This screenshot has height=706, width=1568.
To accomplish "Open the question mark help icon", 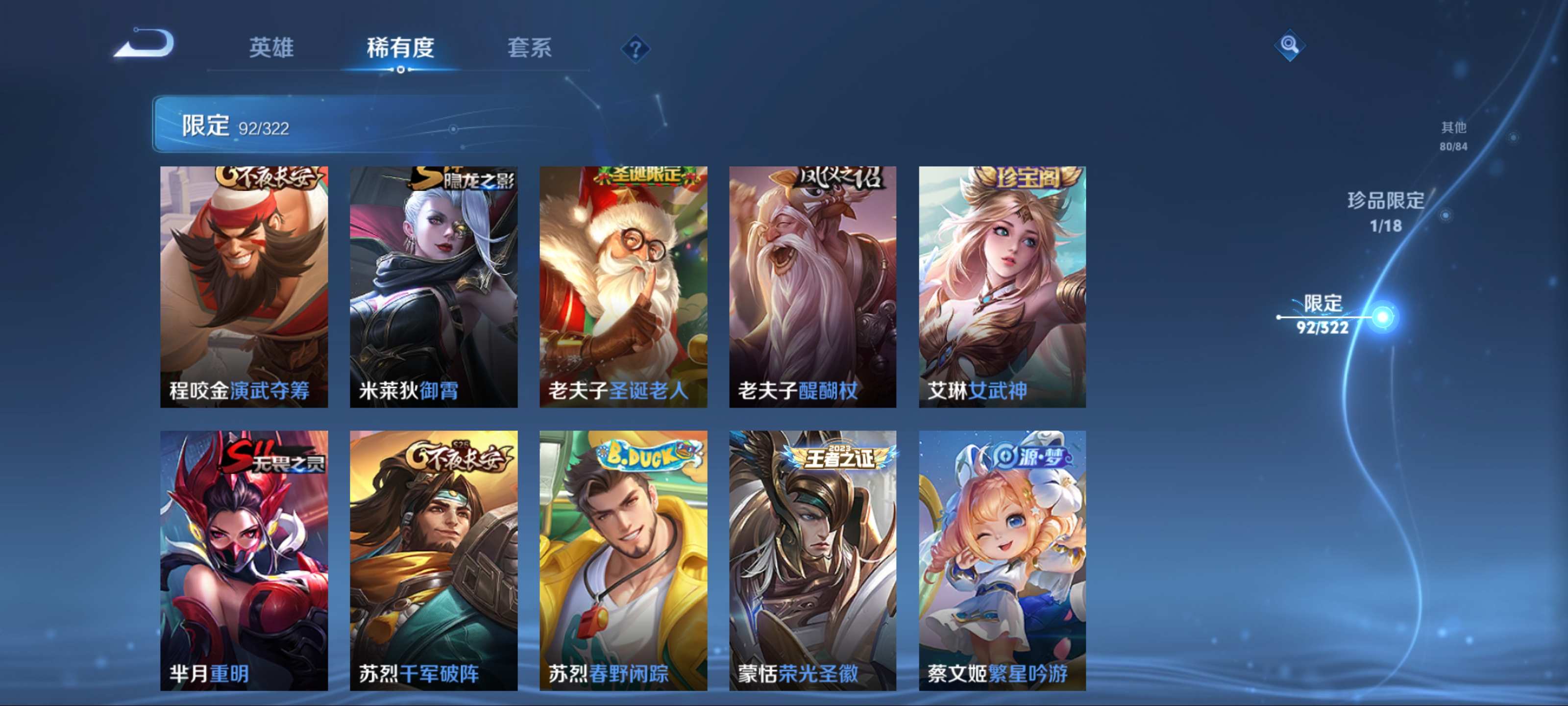I will 635,49.
